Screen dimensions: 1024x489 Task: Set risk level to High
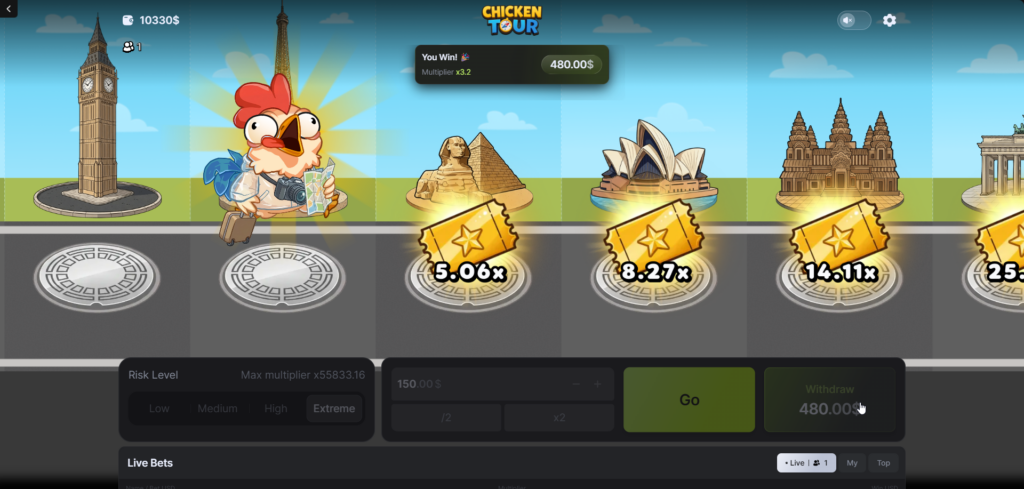(276, 408)
